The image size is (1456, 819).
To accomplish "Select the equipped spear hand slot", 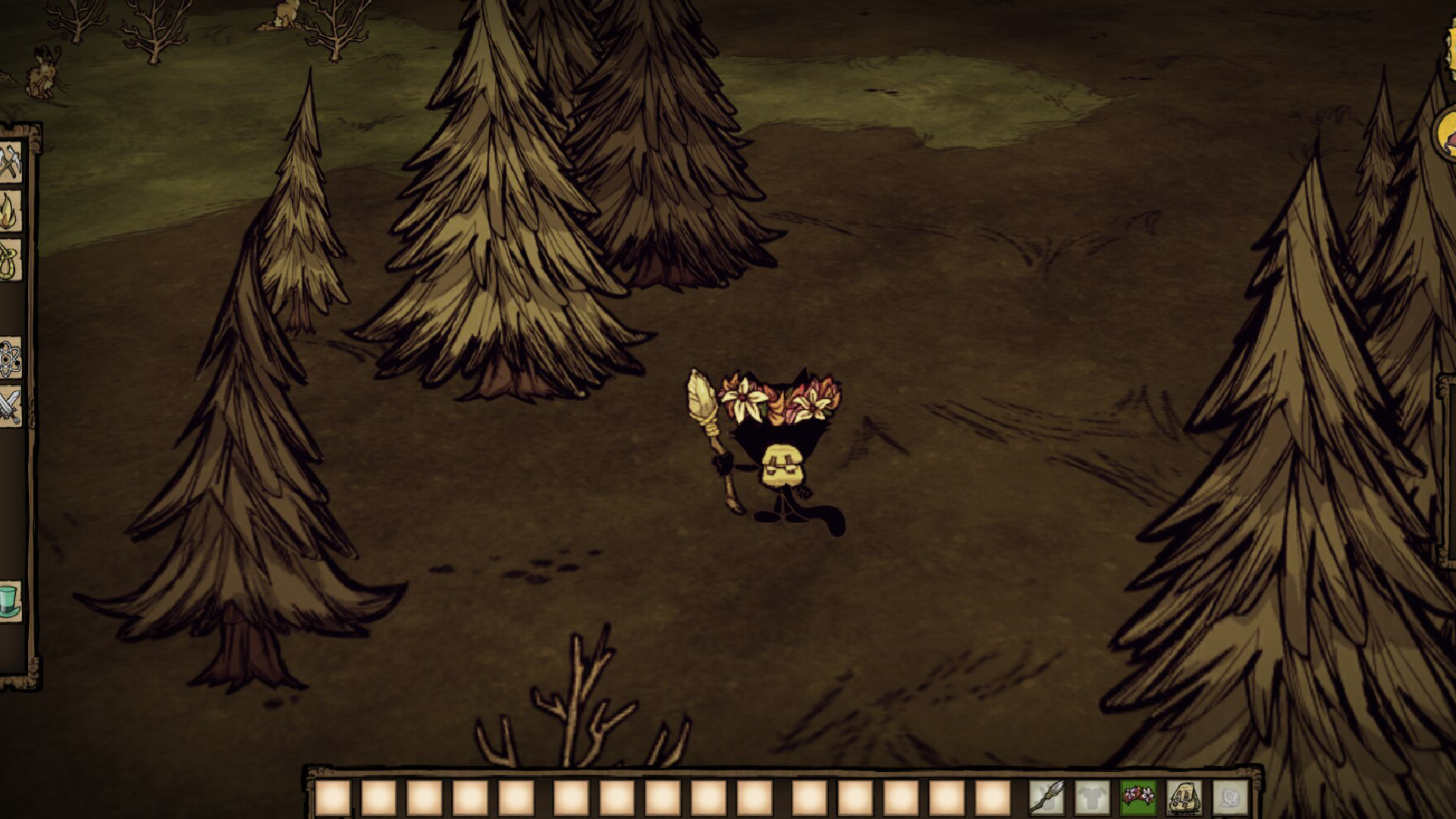I will pos(1046,798).
